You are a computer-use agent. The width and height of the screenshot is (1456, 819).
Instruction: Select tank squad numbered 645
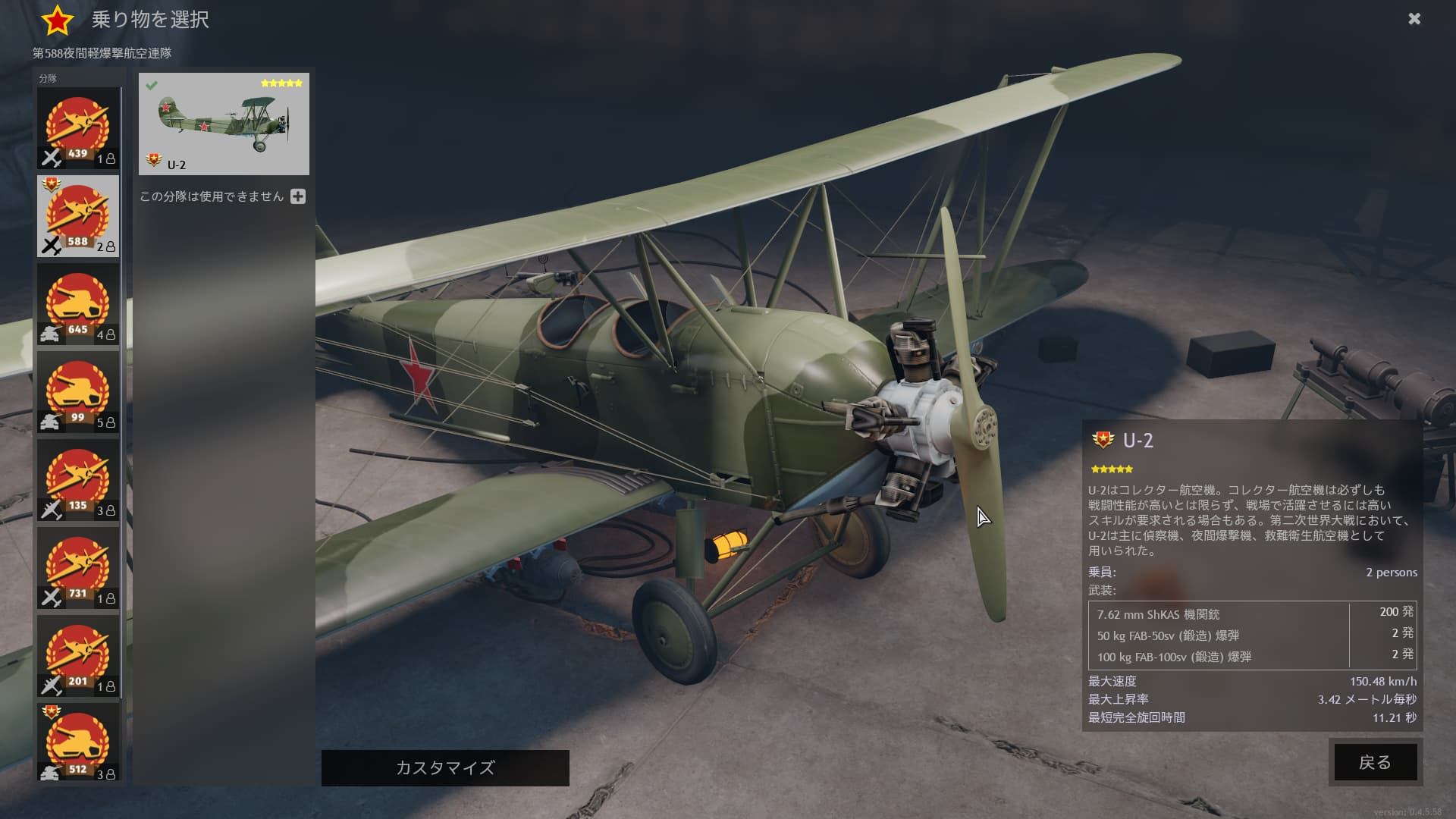click(78, 304)
